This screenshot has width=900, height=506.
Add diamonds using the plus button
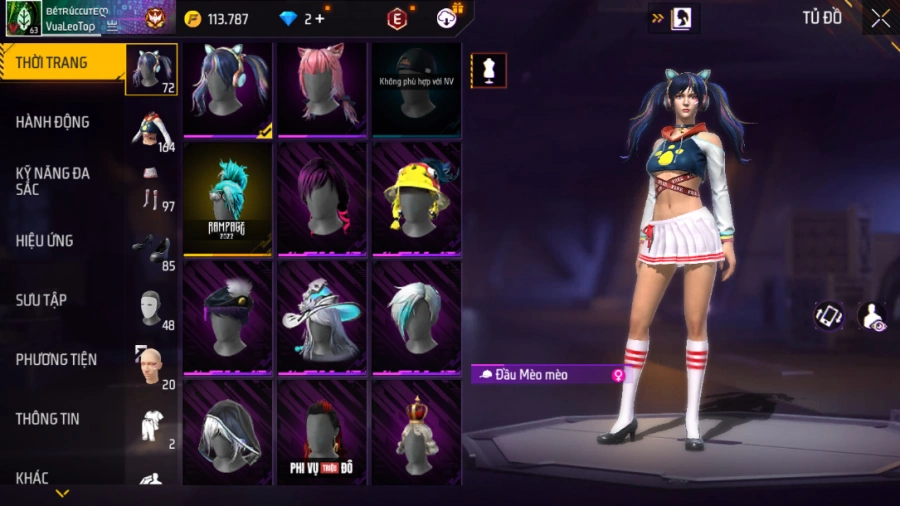coord(320,19)
